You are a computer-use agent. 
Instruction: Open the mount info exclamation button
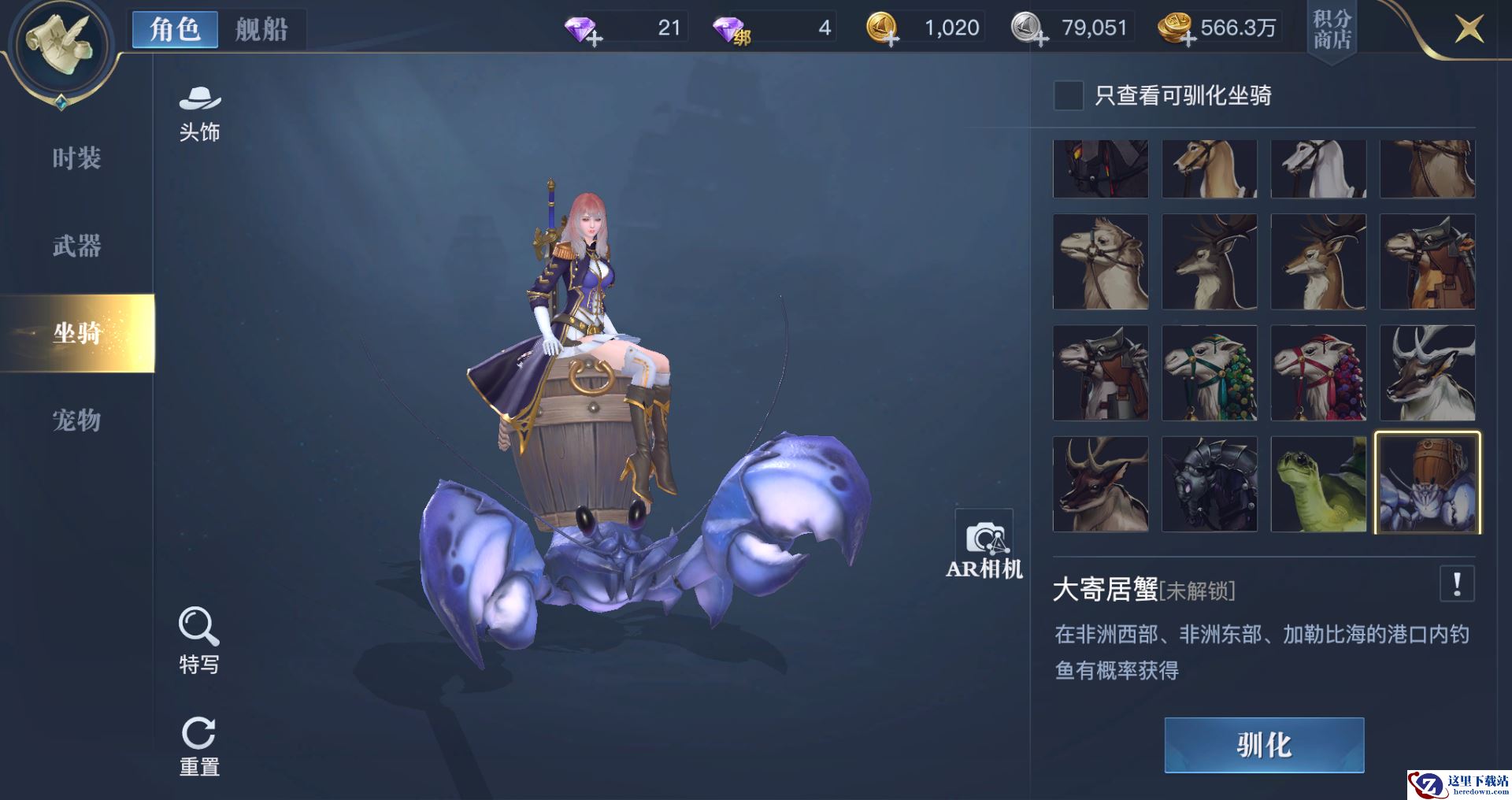pyautogui.click(x=1457, y=584)
